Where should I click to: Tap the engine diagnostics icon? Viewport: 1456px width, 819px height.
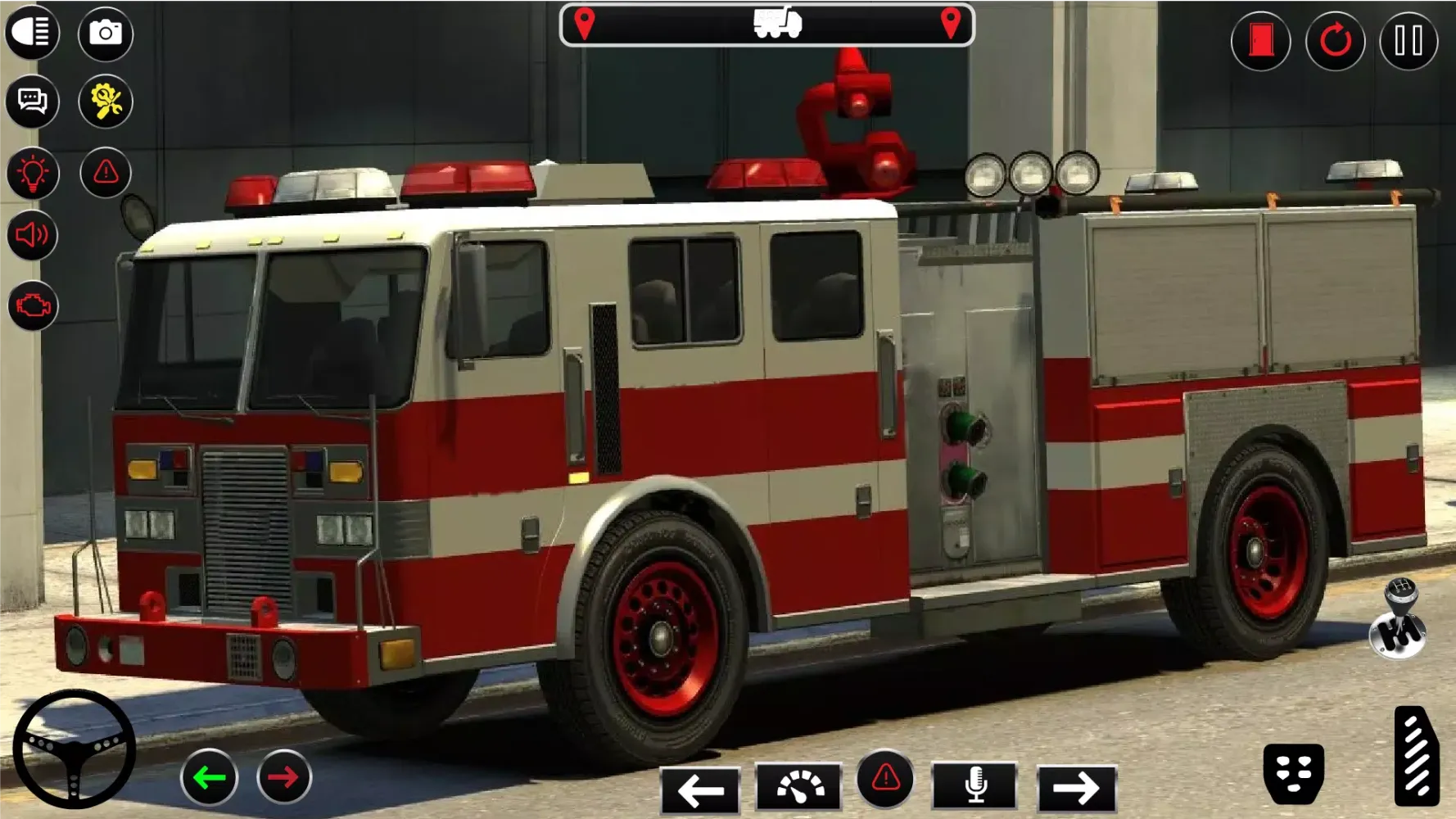[x=33, y=307]
